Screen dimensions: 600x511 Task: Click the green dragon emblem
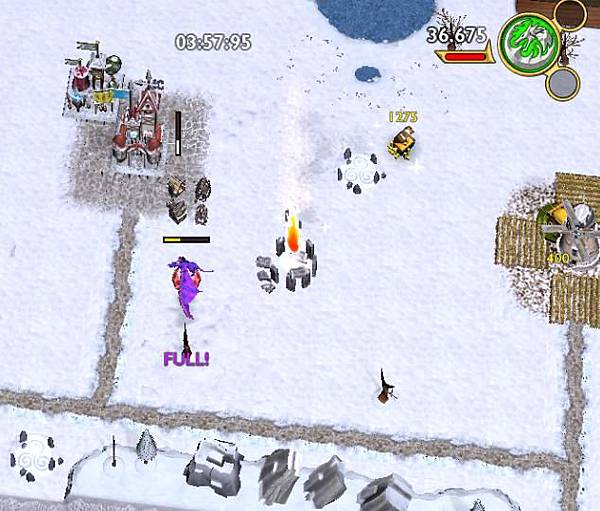(530, 44)
